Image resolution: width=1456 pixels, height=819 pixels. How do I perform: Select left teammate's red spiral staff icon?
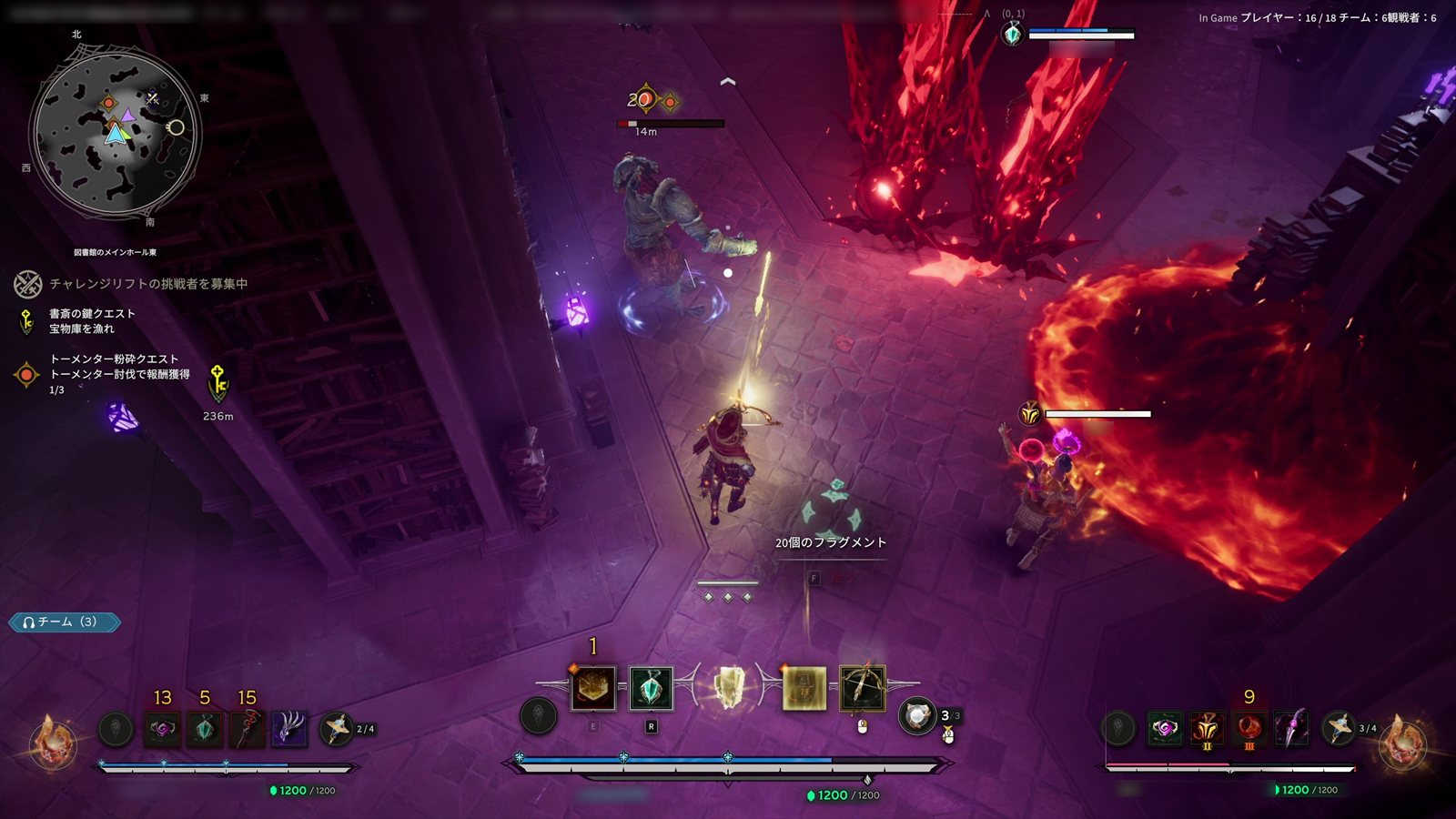coord(247,729)
